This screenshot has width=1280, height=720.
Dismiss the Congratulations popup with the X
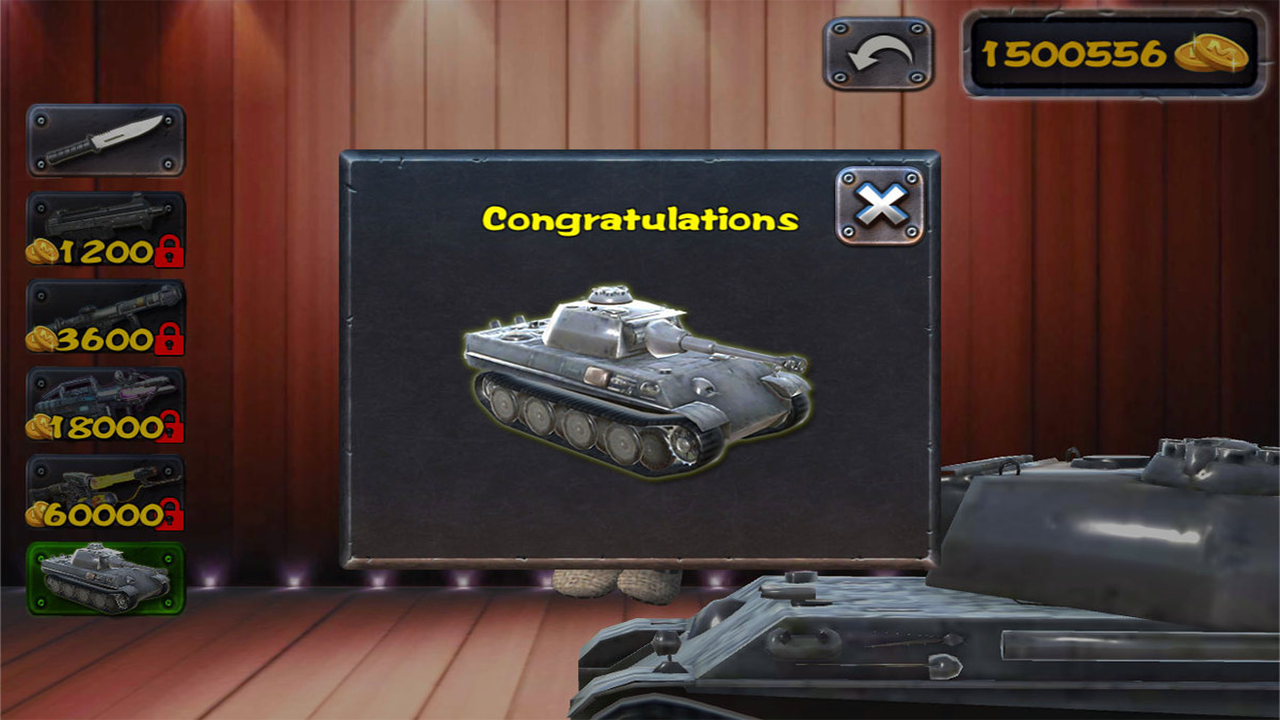coord(878,206)
